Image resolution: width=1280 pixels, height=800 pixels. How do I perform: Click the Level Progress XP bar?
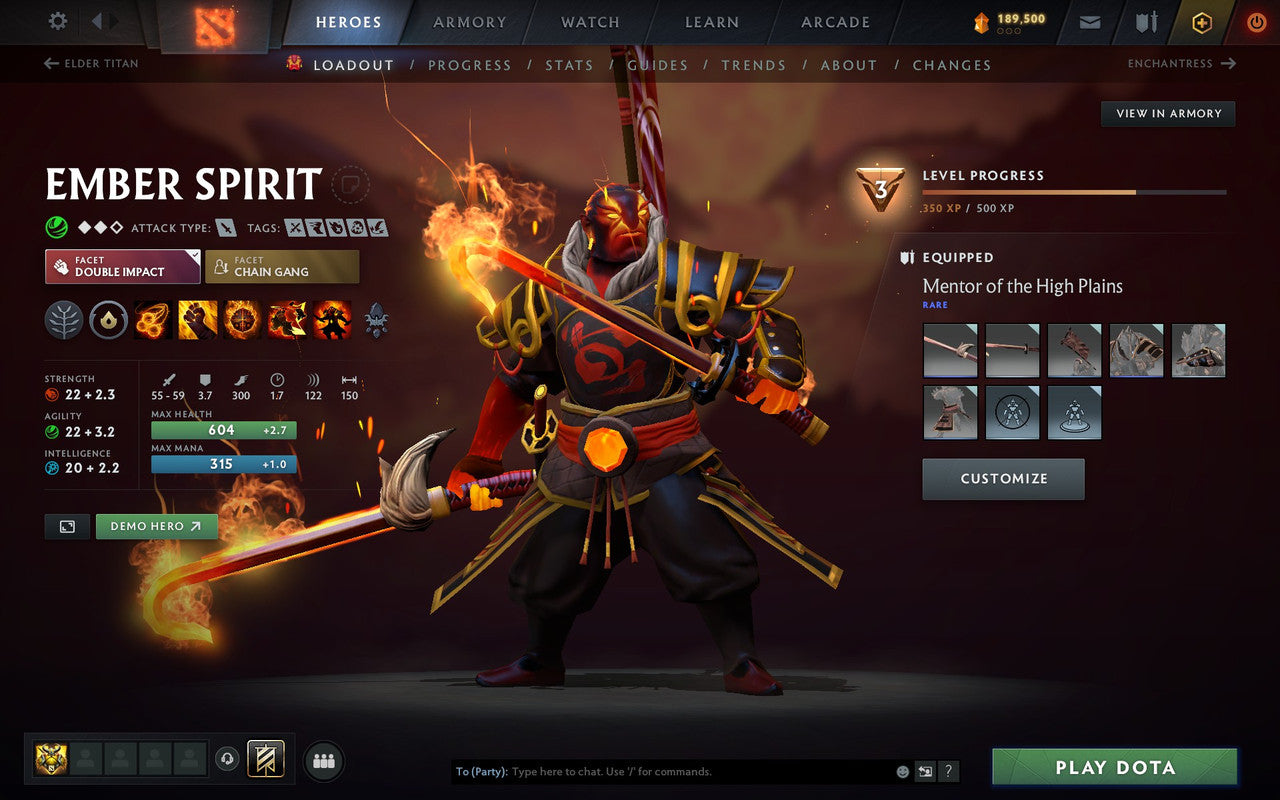[1075, 192]
